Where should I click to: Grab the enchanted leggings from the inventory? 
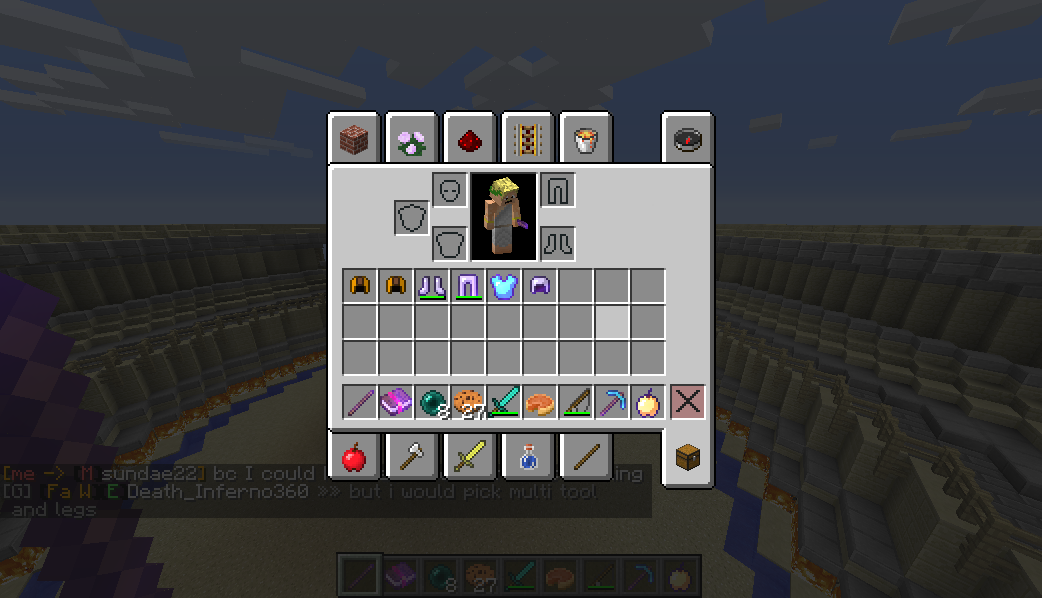468,287
